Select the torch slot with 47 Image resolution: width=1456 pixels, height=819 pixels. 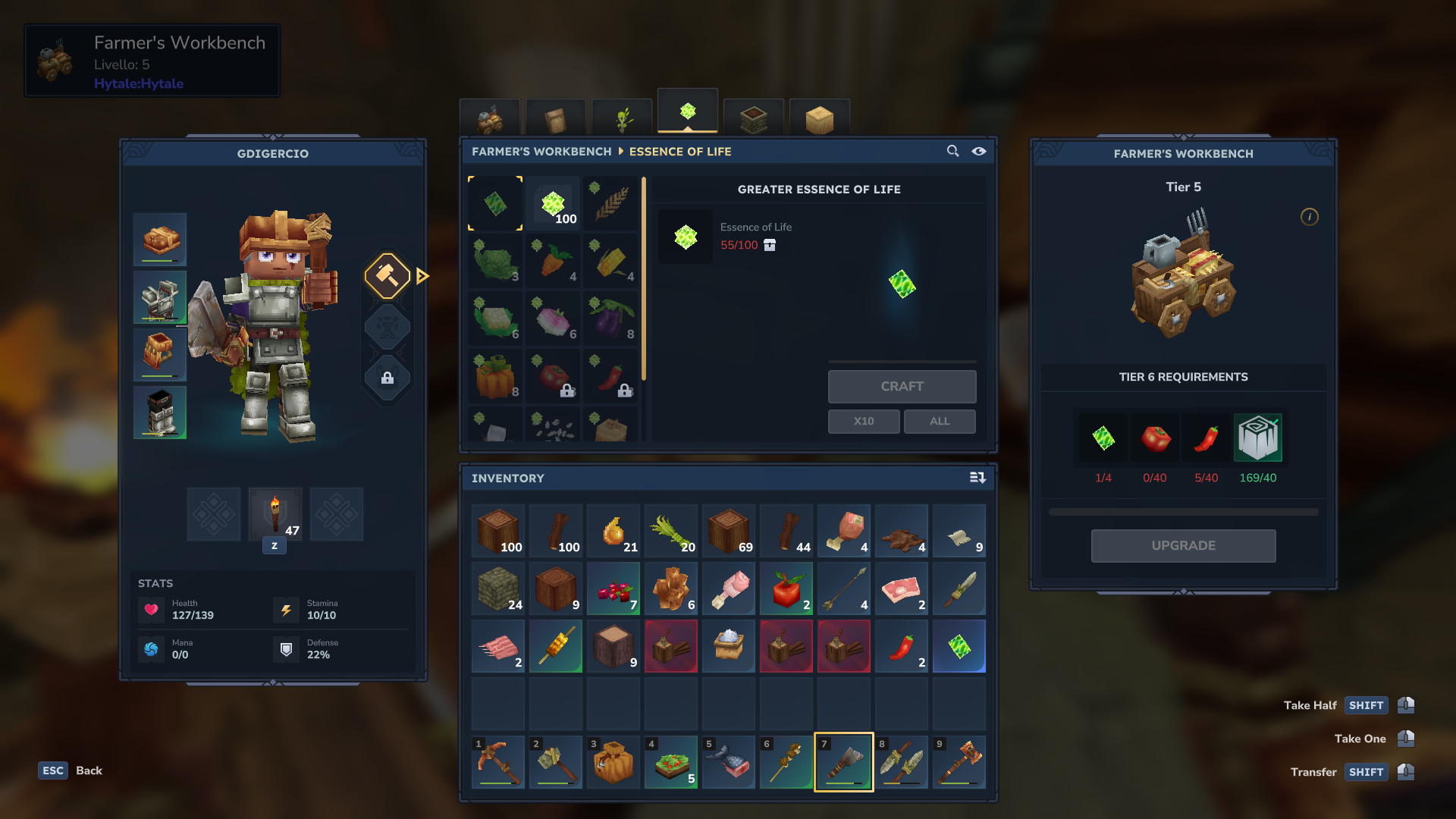(275, 514)
